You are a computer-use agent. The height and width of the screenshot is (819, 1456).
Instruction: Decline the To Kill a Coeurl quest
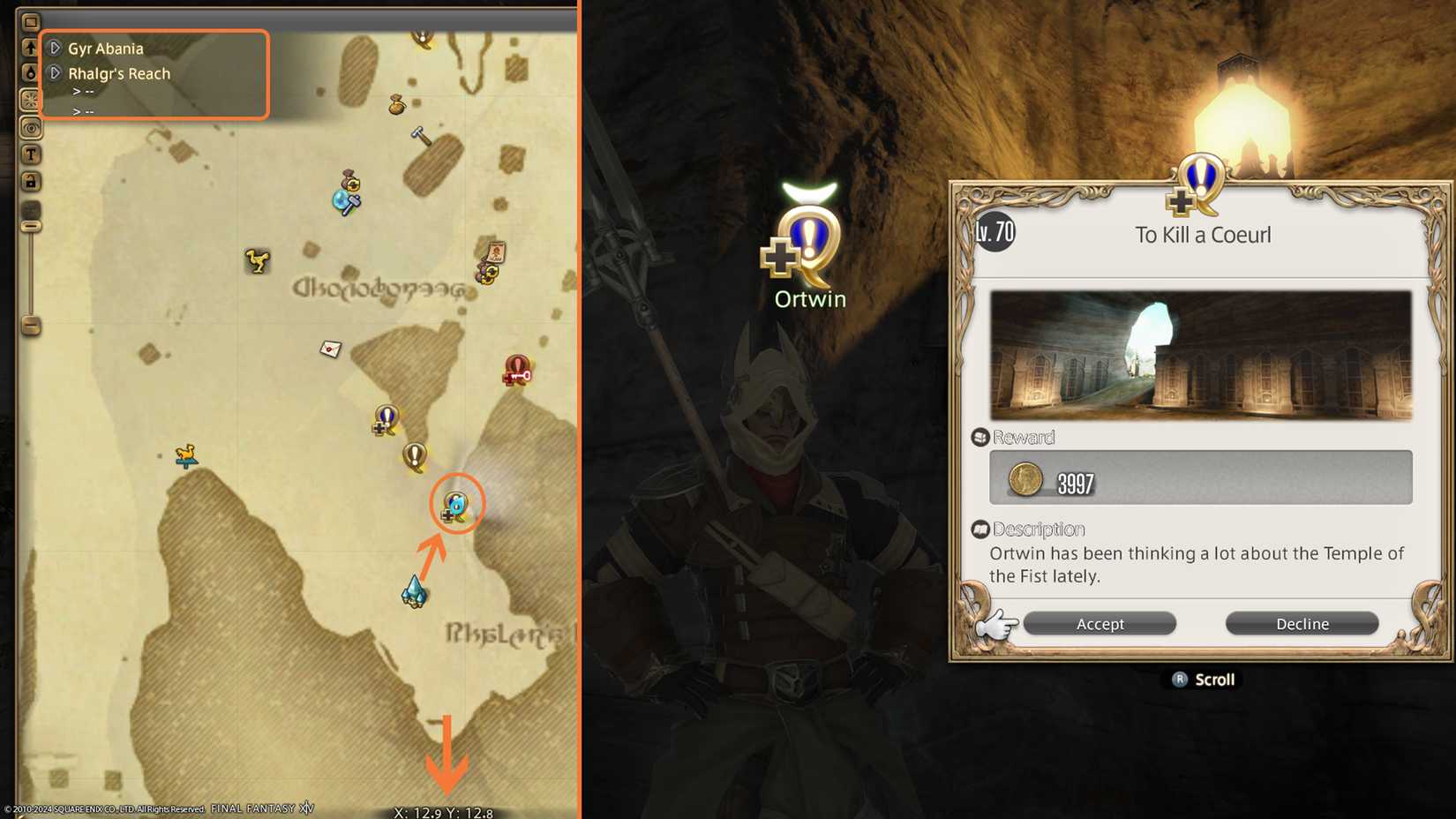tap(1302, 623)
